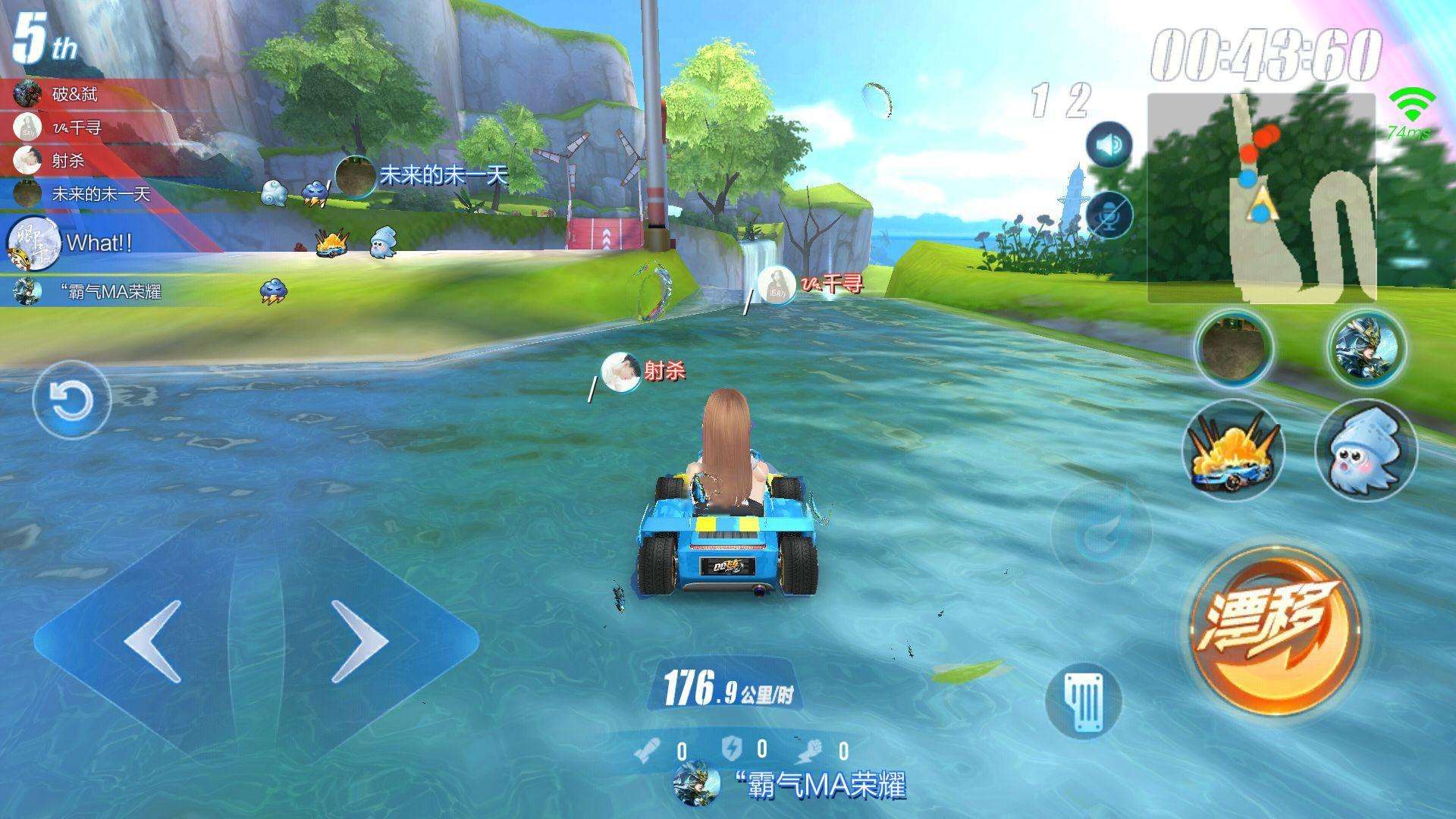Use the blue squid item
This screenshot has width=1456, height=819.
pyautogui.click(x=1366, y=450)
